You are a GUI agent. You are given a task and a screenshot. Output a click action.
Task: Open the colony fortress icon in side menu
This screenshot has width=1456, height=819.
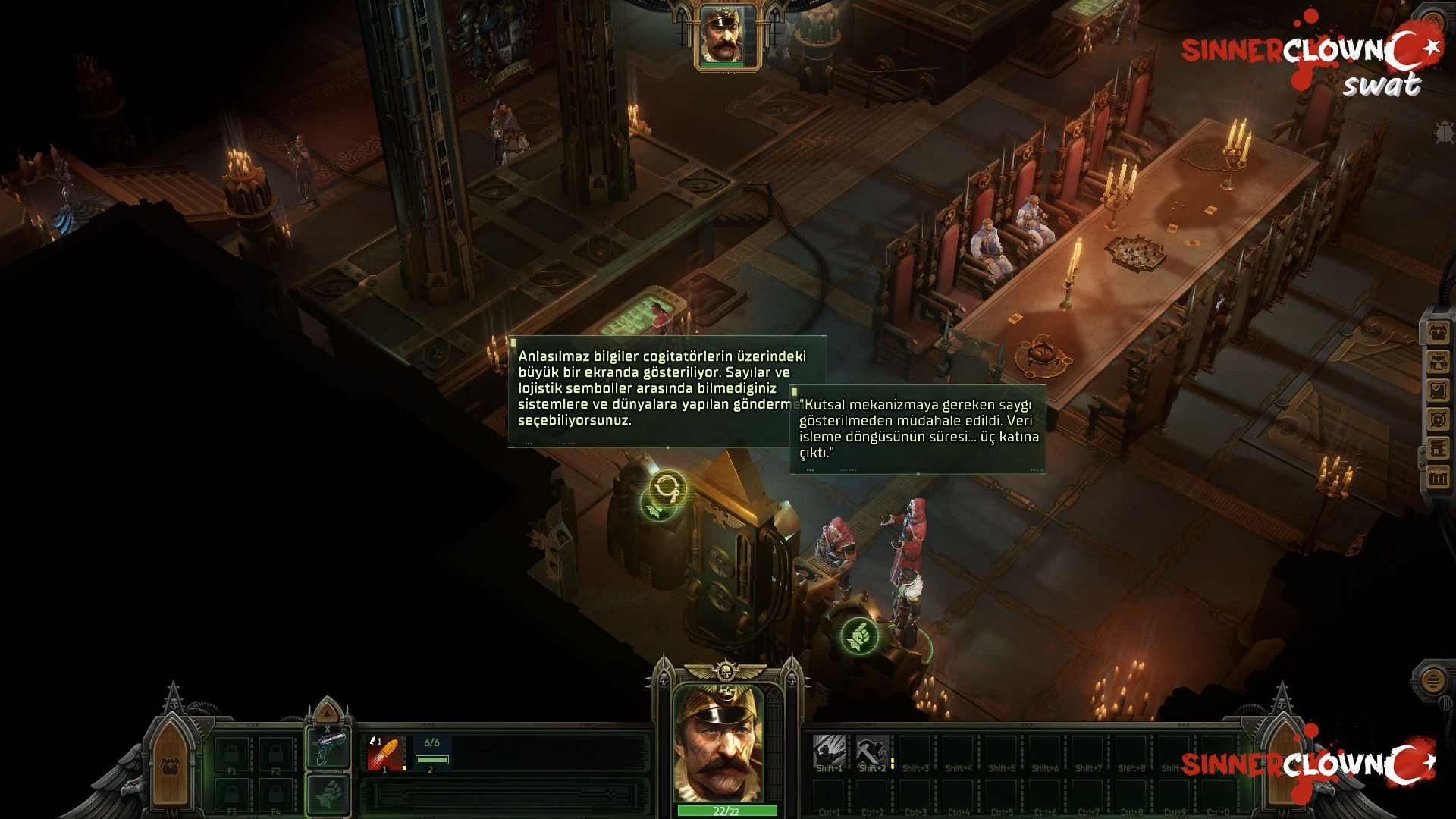pyautogui.click(x=1438, y=478)
